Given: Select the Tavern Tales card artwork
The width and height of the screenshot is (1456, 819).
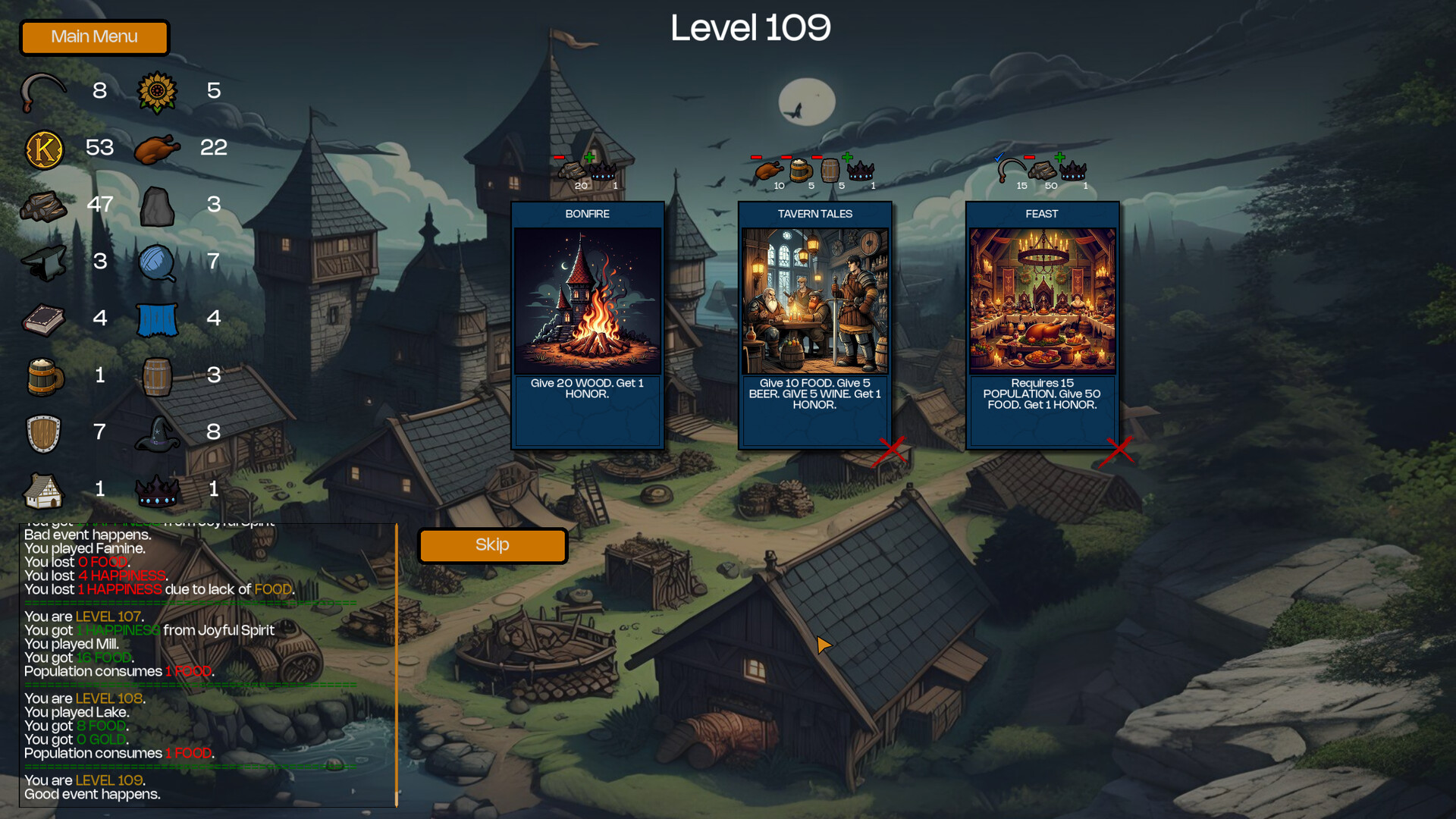Looking at the screenshot, I should click(814, 300).
